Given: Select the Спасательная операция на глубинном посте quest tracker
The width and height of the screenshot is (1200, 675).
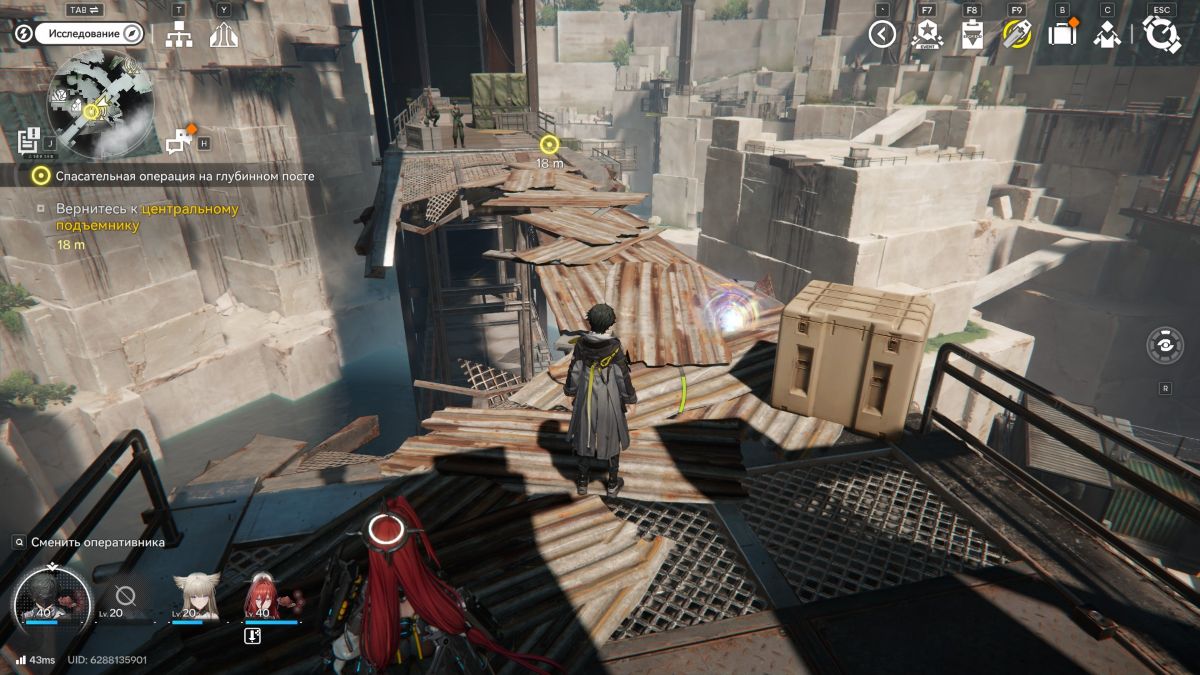Looking at the screenshot, I should click(x=185, y=176).
